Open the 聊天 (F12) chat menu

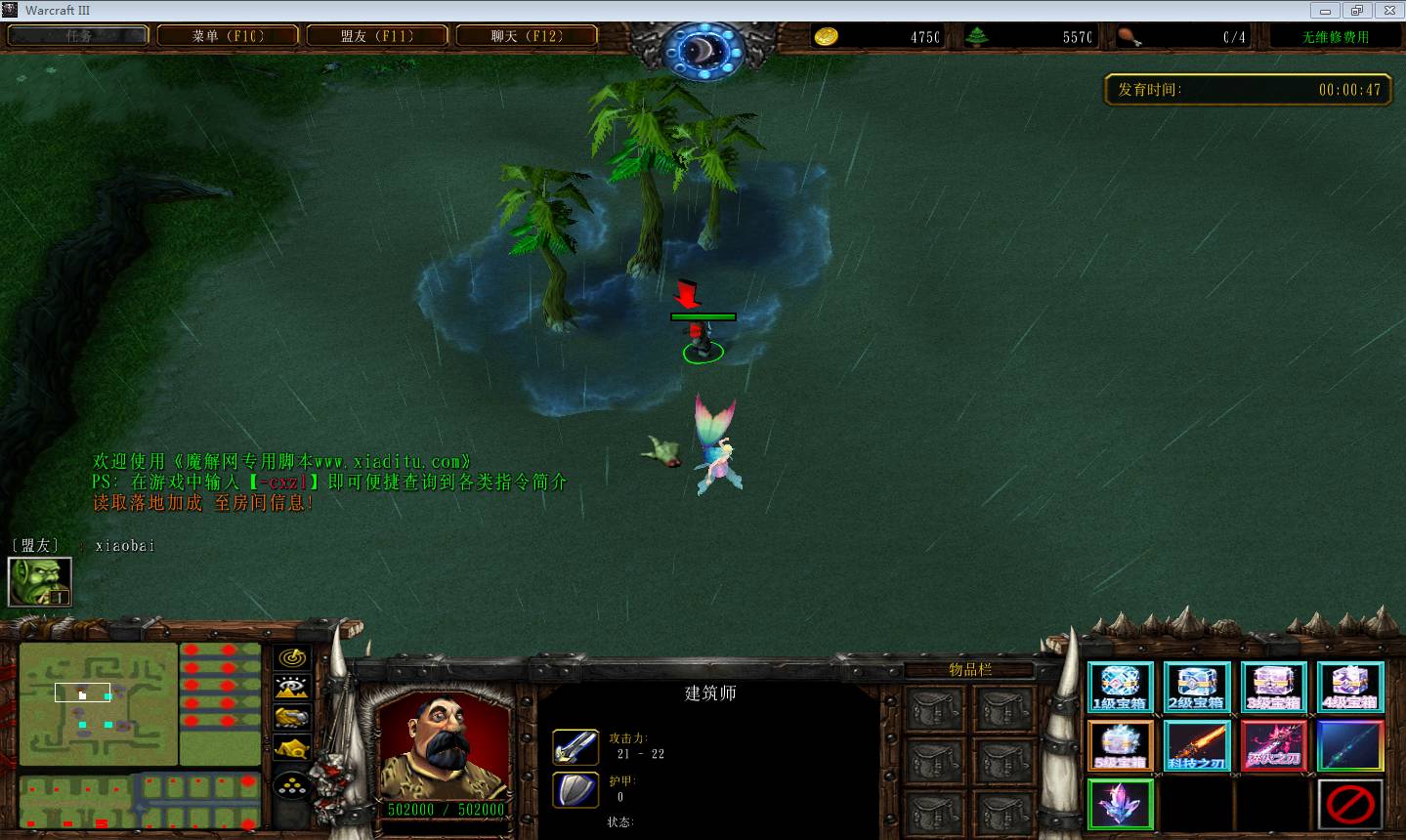(x=527, y=36)
